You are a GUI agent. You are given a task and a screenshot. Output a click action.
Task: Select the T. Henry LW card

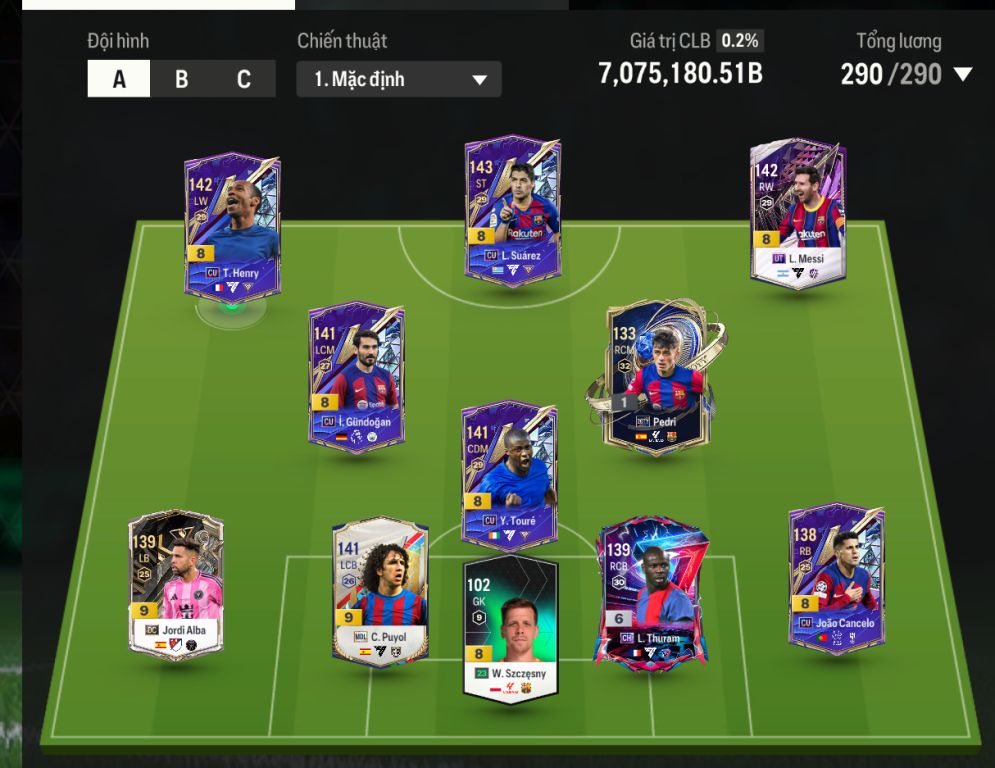pos(232,224)
